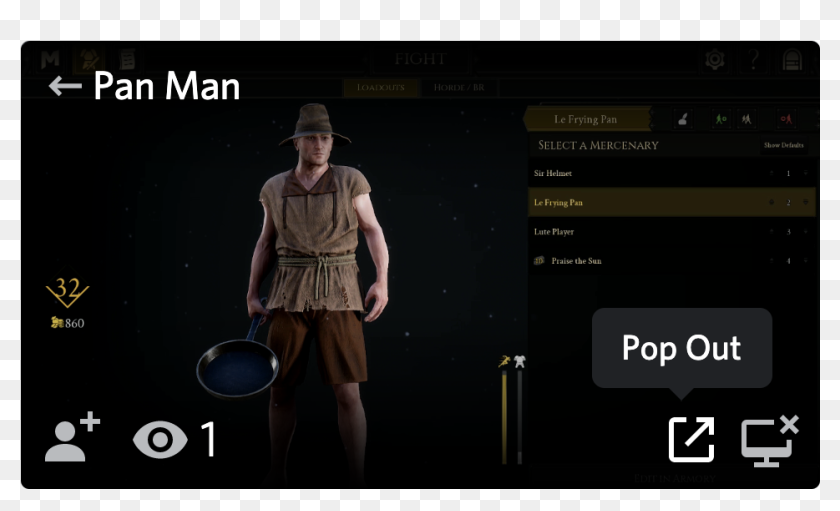Select the Sir Helmet mercenary
The height and width of the screenshot is (511, 840).
[600, 173]
